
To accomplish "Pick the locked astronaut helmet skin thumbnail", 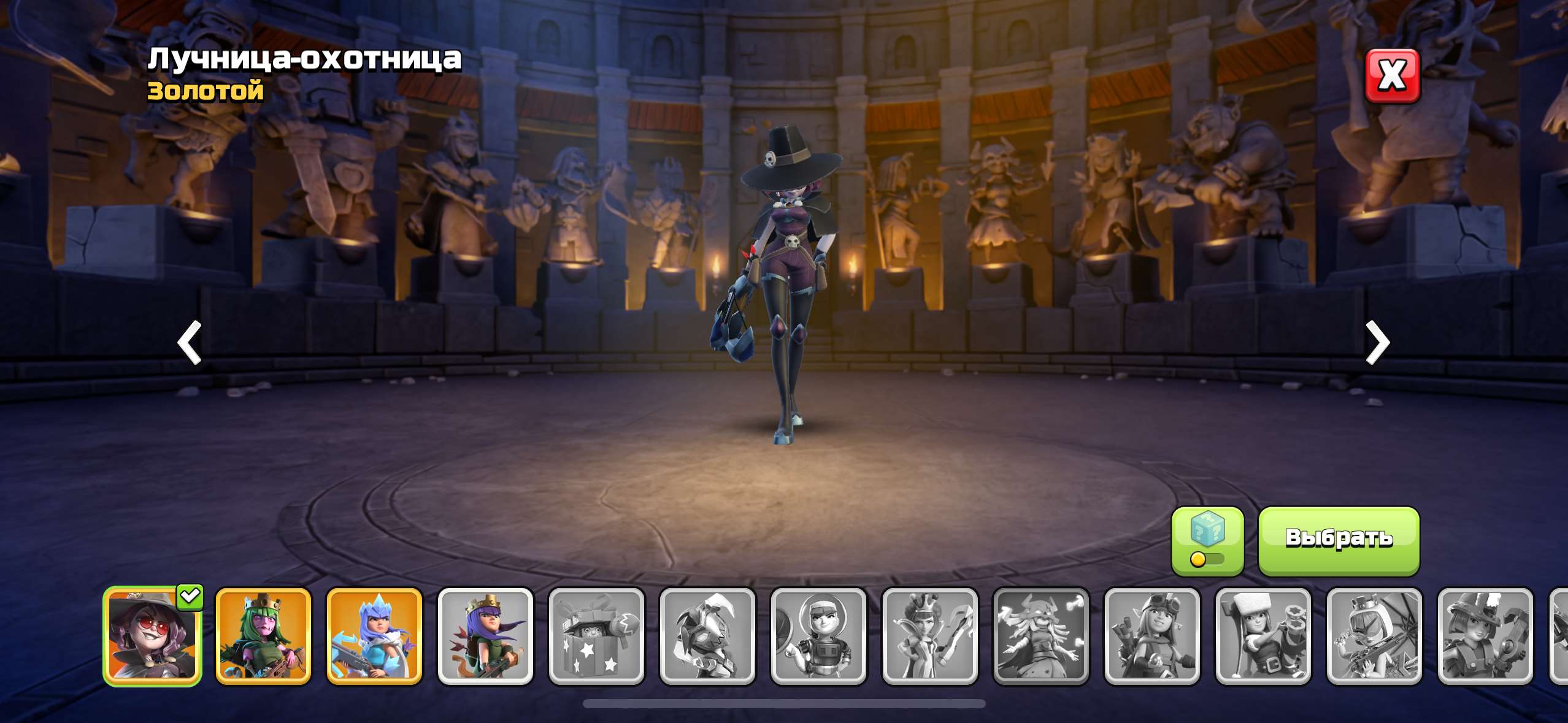I will (x=818, y=636).
